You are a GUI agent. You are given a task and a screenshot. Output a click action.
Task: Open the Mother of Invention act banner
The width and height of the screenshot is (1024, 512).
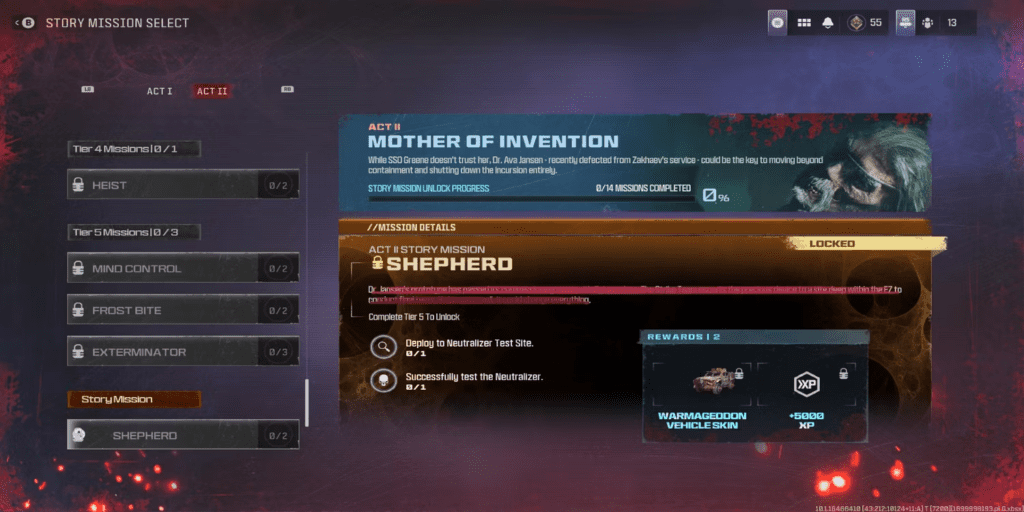pyautogui.click(x=634, y=159)
